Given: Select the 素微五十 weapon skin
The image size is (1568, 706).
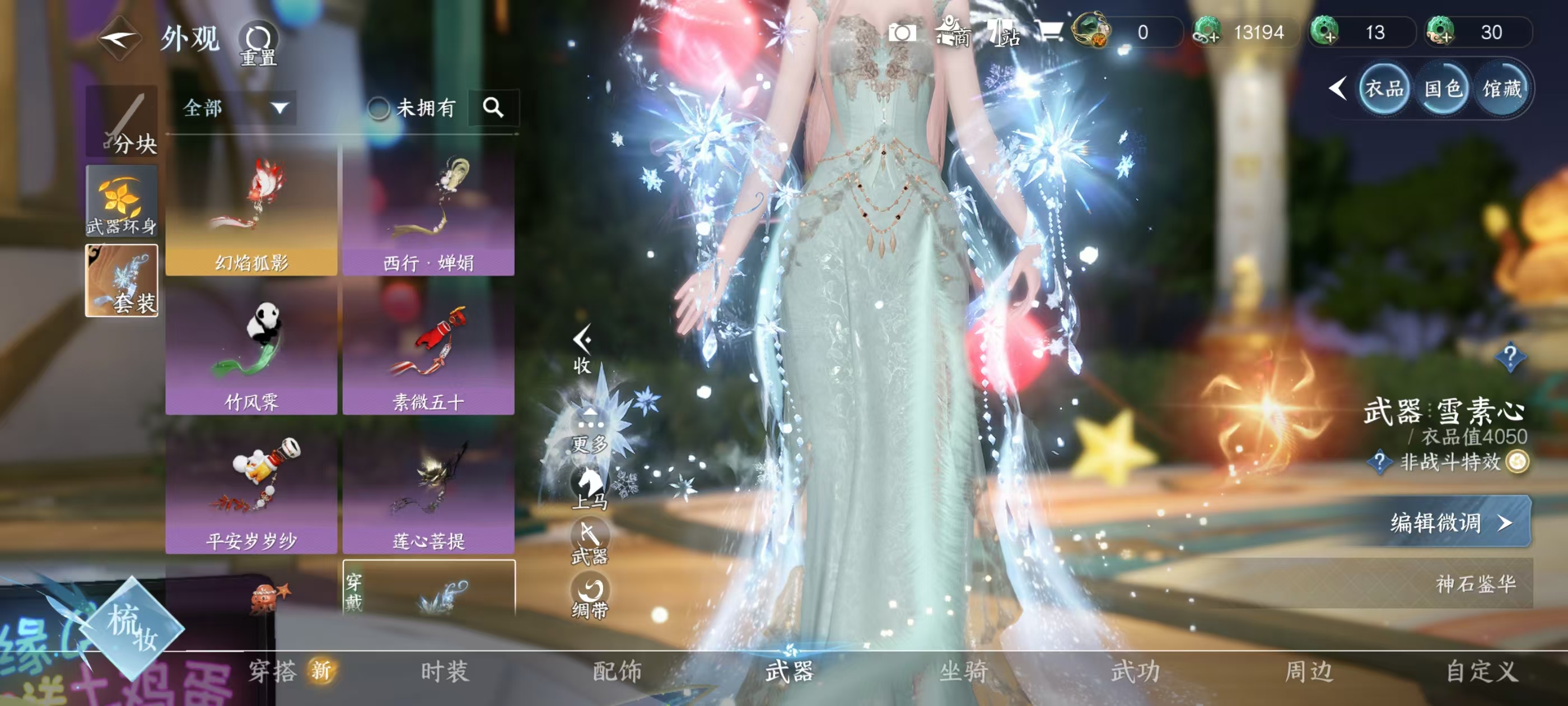Looking at the screenshot, I should [x=428, y=350].
